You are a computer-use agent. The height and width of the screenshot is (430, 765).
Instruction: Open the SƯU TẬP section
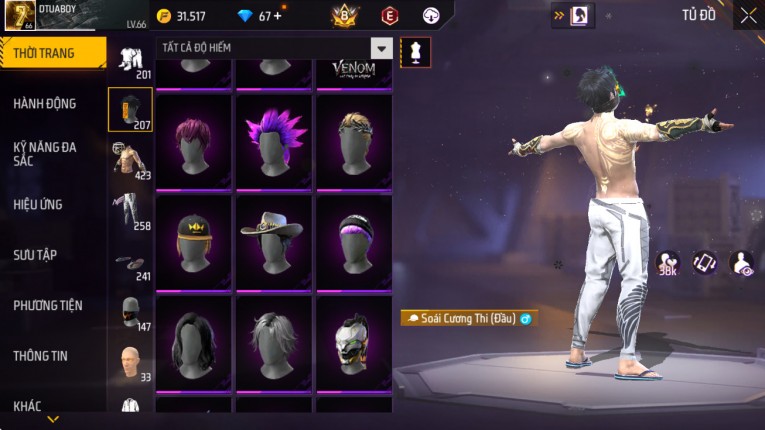coord(35,255)
